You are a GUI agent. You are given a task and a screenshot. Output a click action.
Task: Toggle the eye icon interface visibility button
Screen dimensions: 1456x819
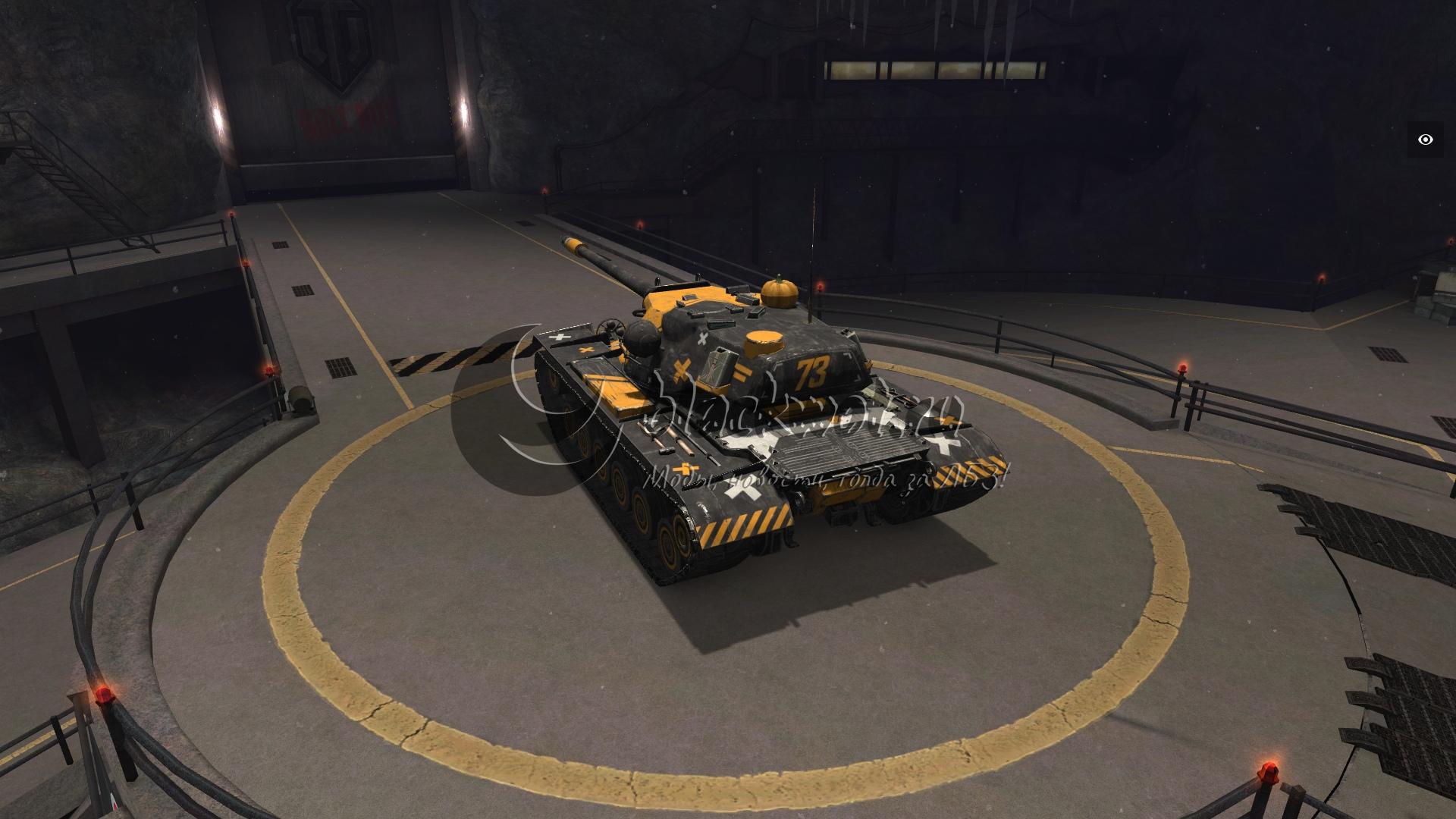[1426, 140]
